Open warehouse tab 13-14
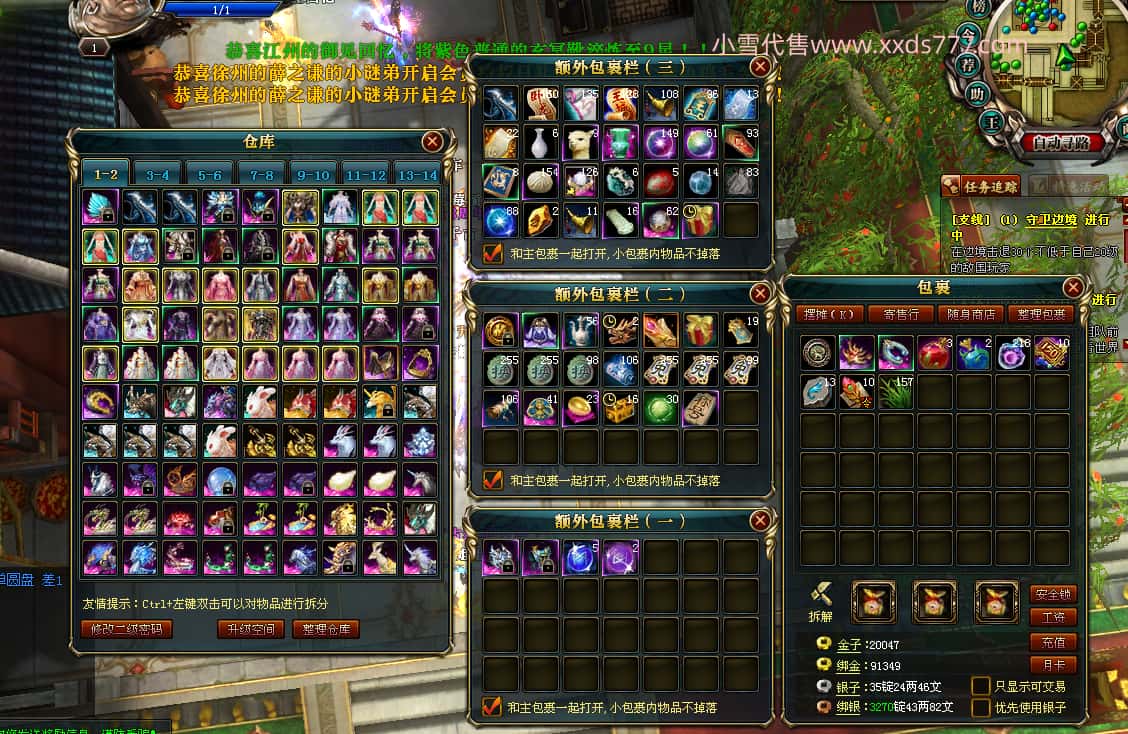The height and width of the screenshot is (734, 1128). (417, 174)
